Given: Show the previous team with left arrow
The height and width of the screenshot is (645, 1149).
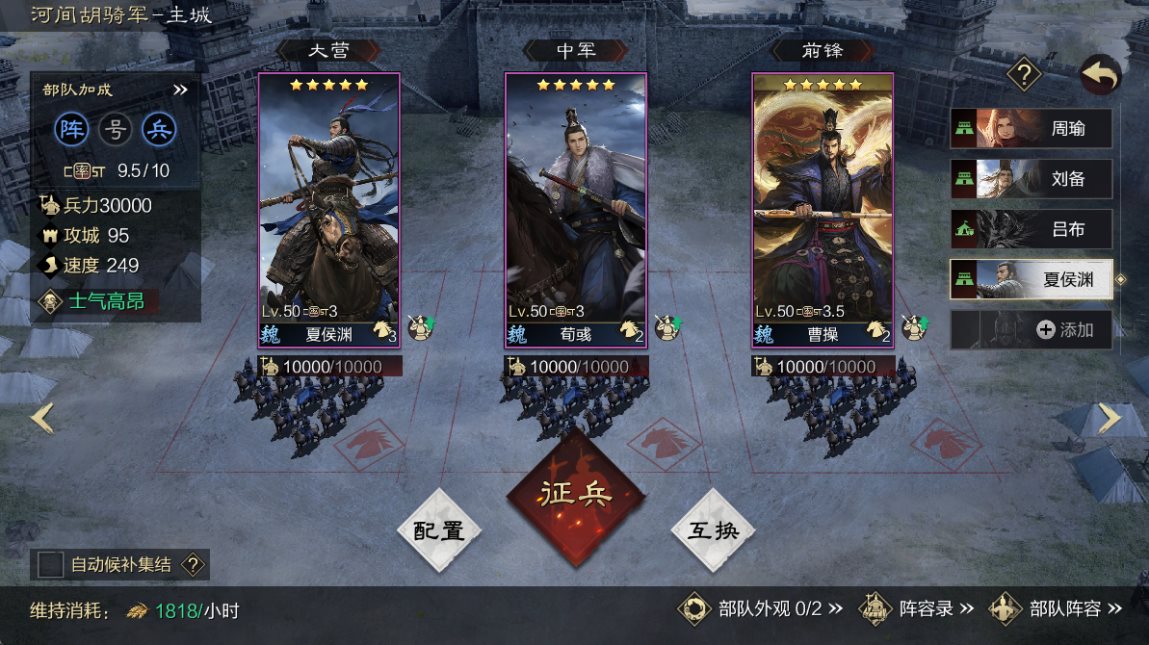Looking at the screenshot, I should [41, 417].
